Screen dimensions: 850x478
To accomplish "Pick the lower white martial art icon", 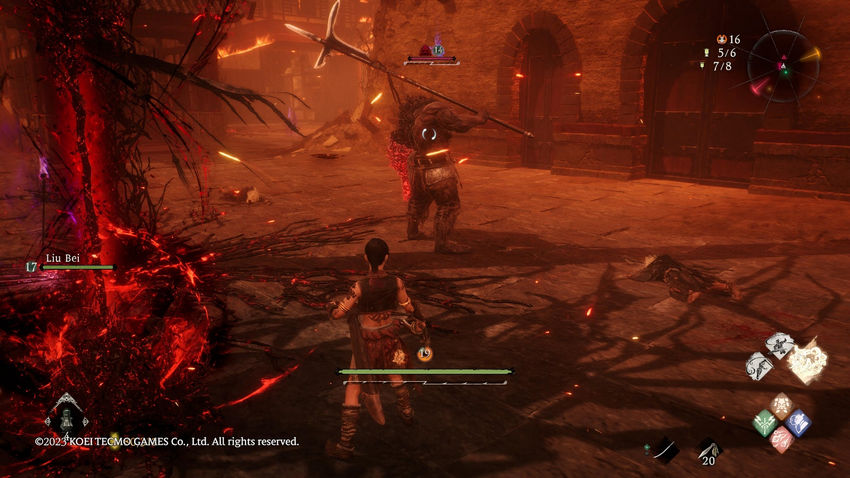I will 759,365.
